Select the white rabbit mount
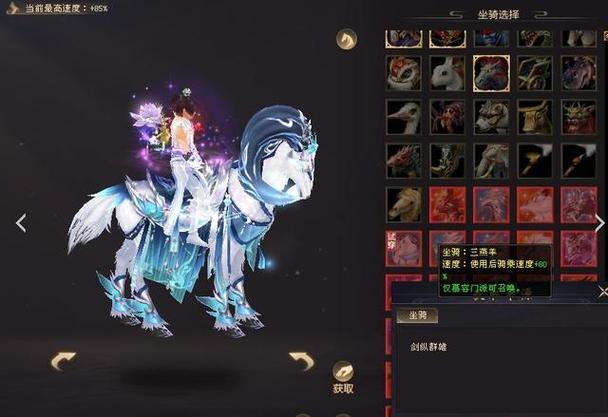The height and width of the screenshot is (417, 608). coord(447,72)
